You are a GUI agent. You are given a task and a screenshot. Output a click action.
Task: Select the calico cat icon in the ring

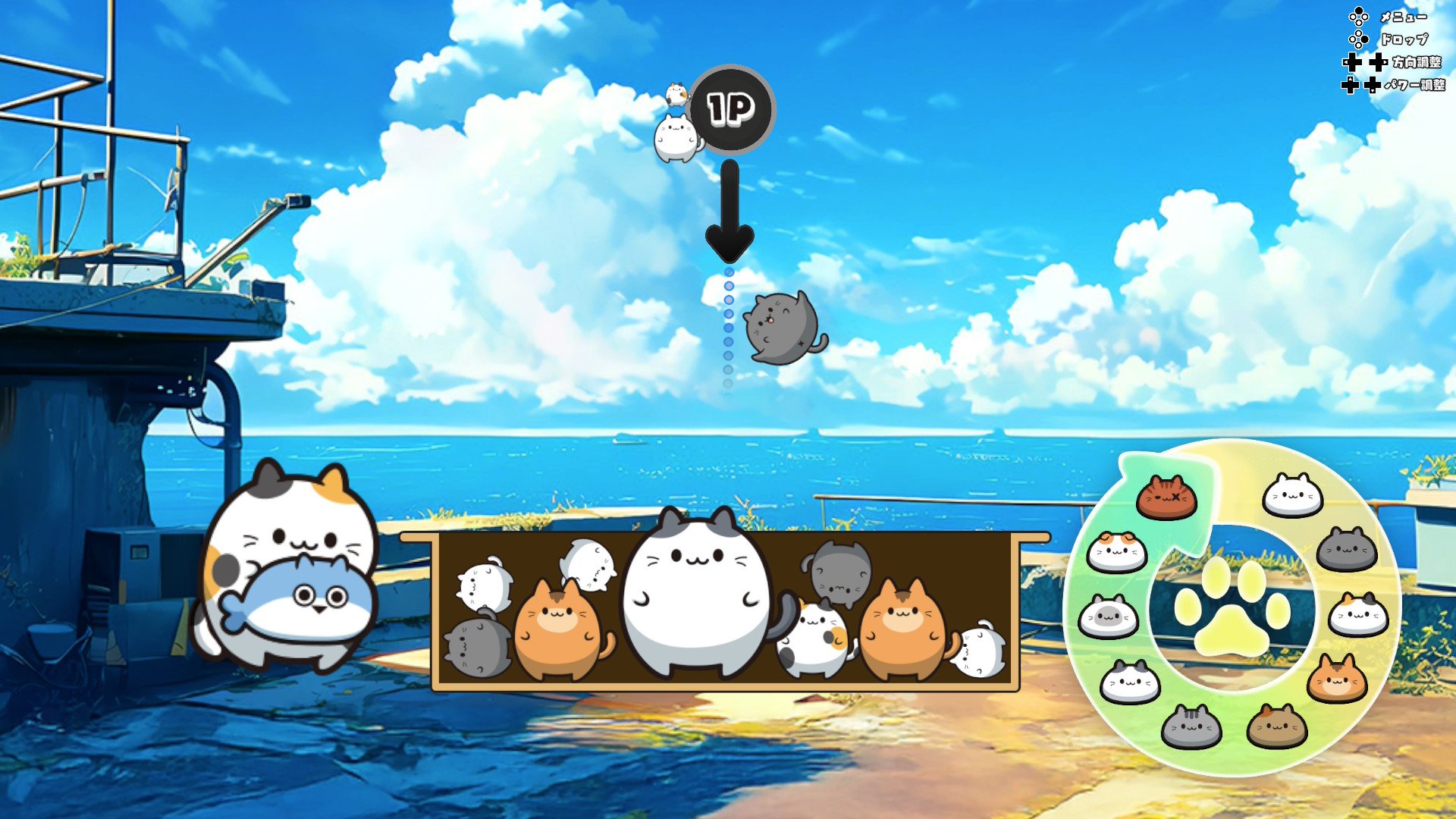coord(1357,614)
